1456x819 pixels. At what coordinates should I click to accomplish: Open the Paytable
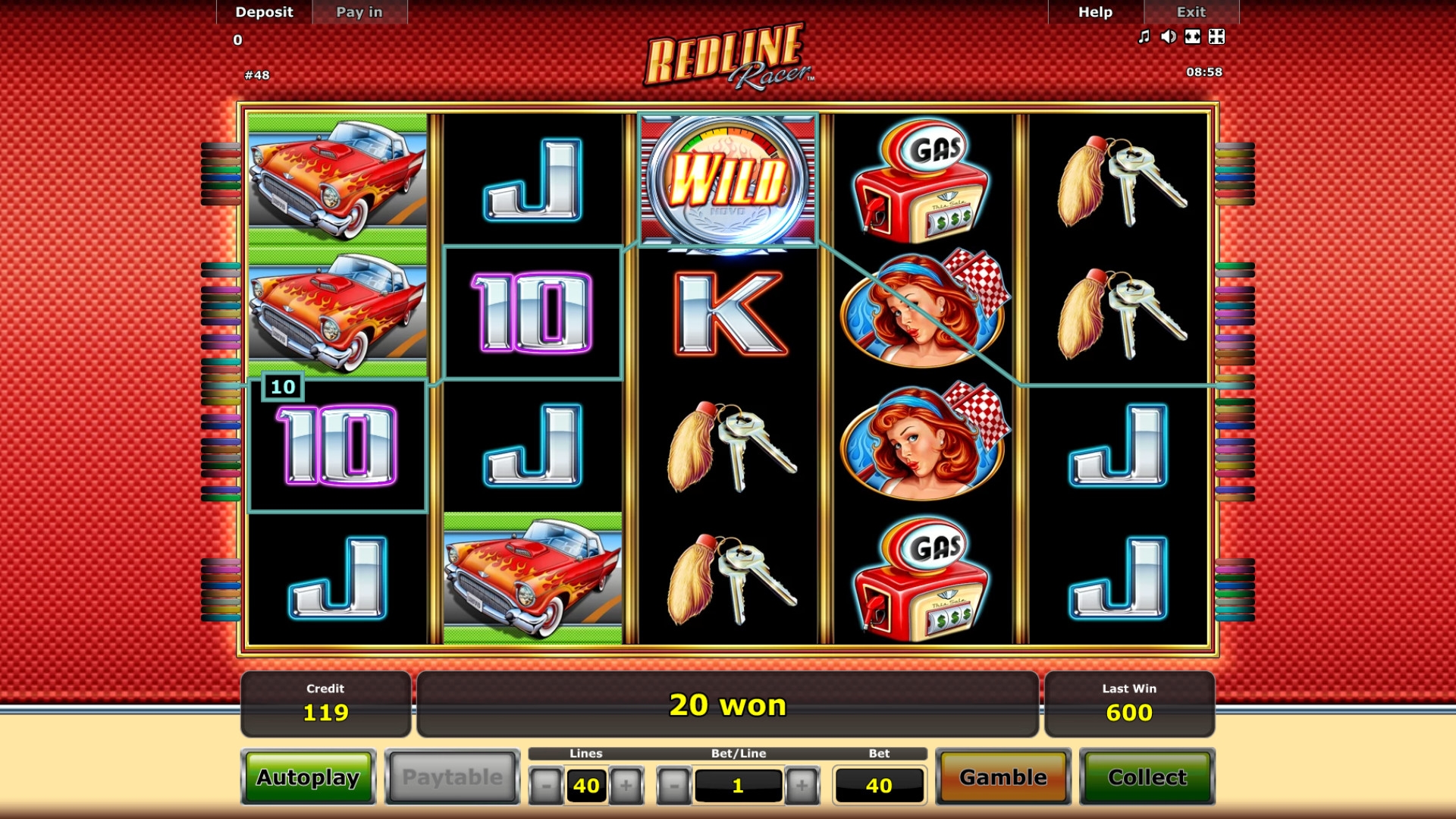[x=452, y=777]
